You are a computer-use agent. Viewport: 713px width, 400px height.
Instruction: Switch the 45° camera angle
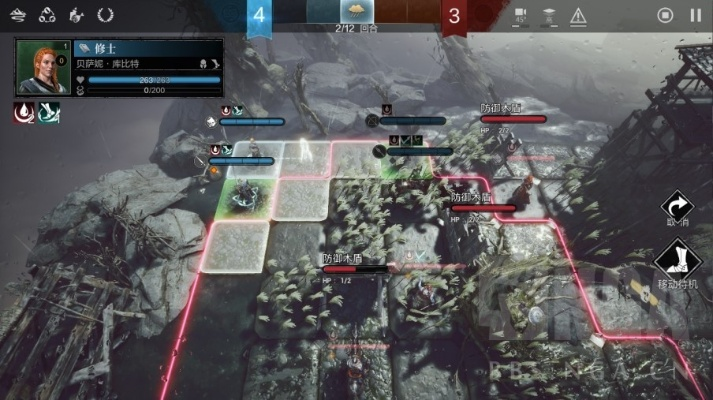click(520, 15)
